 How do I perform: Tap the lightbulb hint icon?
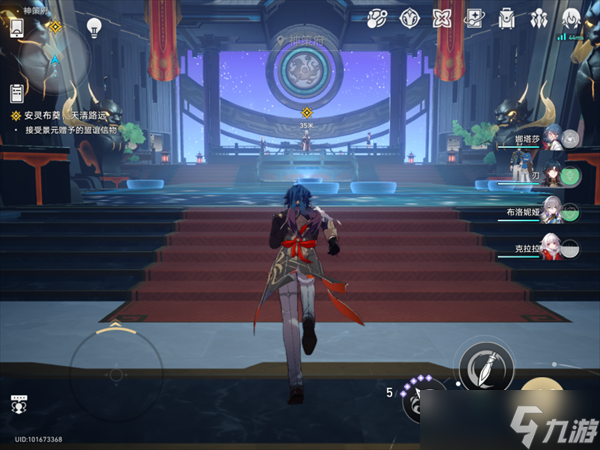click(95, 27)
